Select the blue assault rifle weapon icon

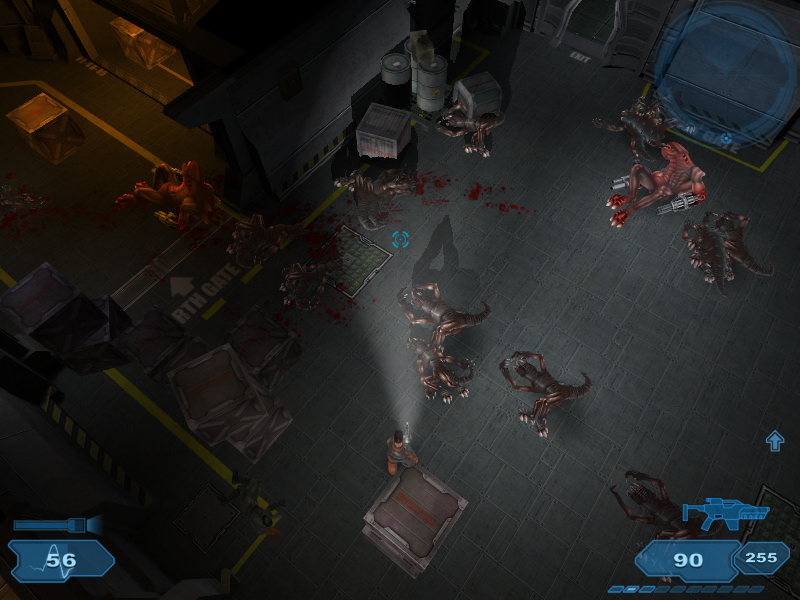click(x=725, y=514)
